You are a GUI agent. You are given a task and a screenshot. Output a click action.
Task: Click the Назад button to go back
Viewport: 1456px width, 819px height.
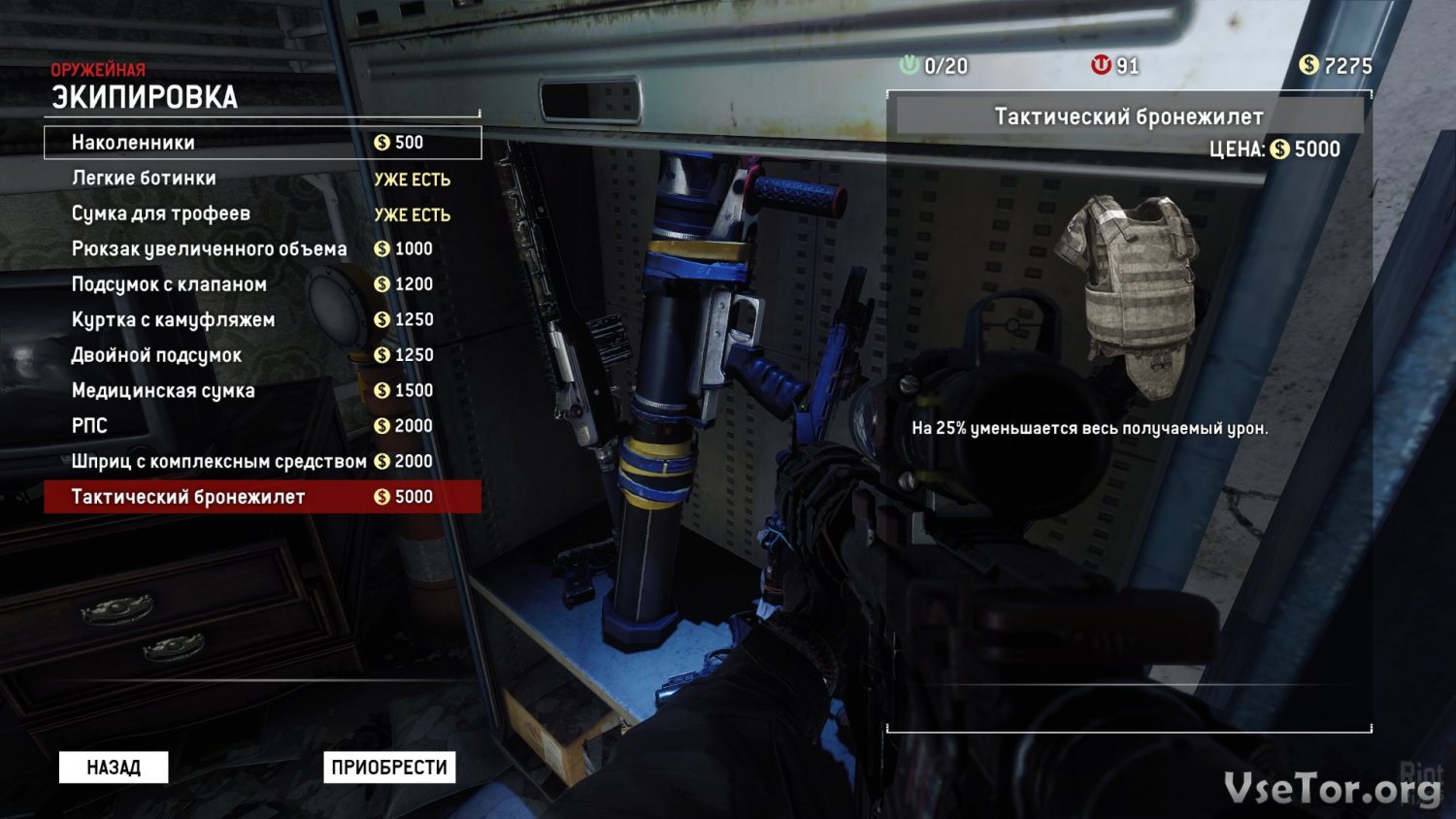coord(114,768)
